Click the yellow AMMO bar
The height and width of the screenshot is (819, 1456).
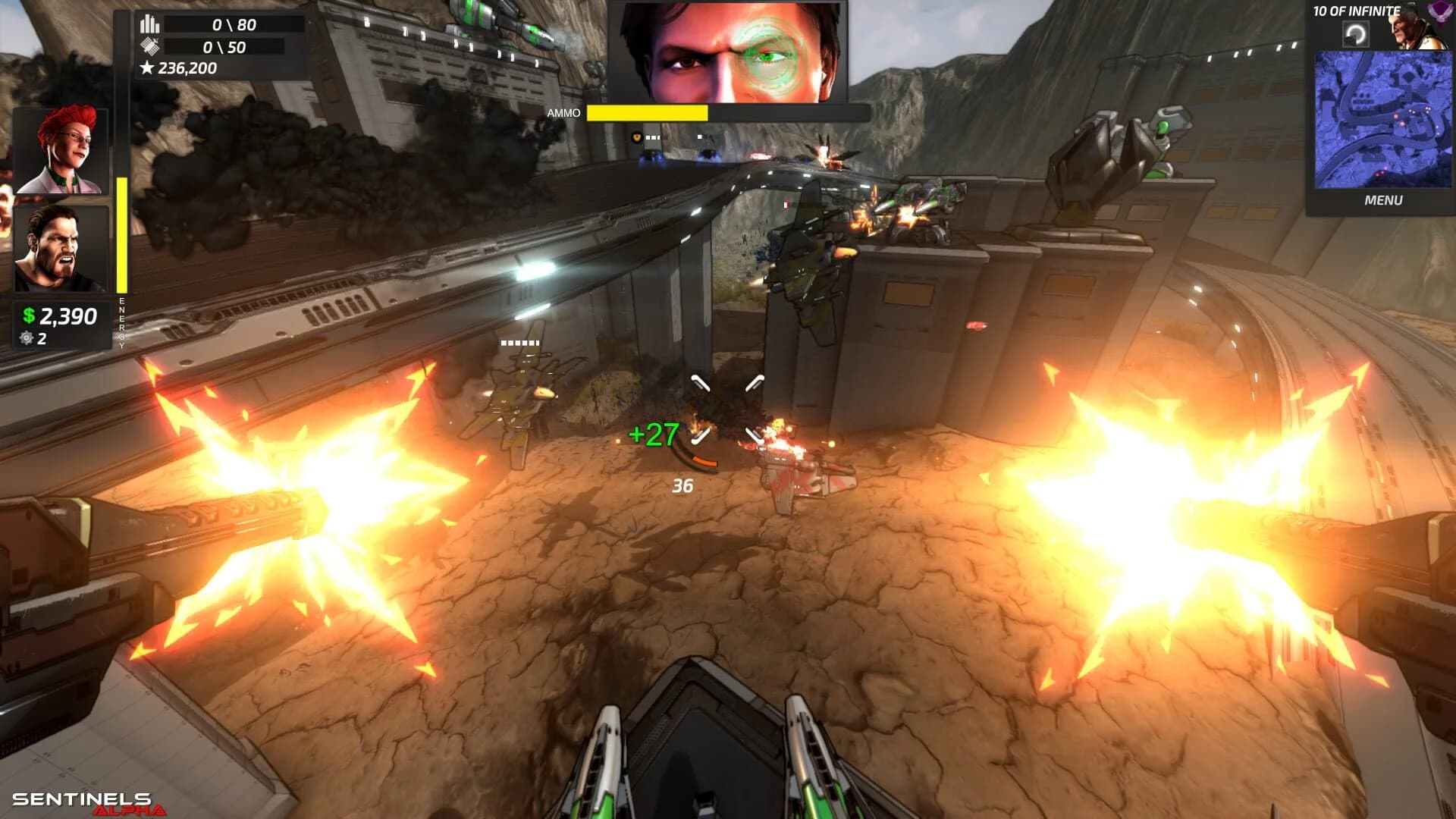click(648, 112)
